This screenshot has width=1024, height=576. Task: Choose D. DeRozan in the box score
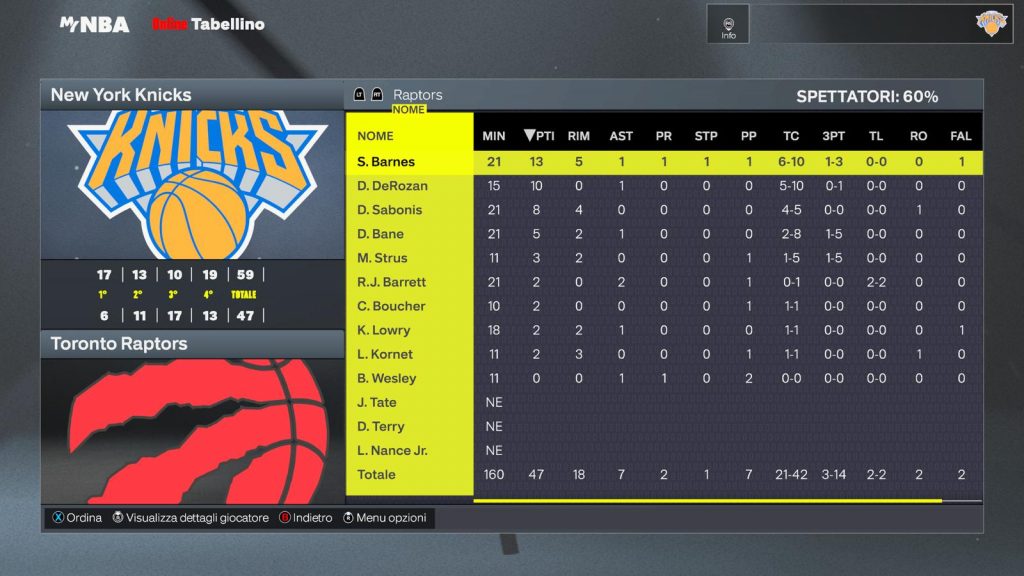[391, 186]
